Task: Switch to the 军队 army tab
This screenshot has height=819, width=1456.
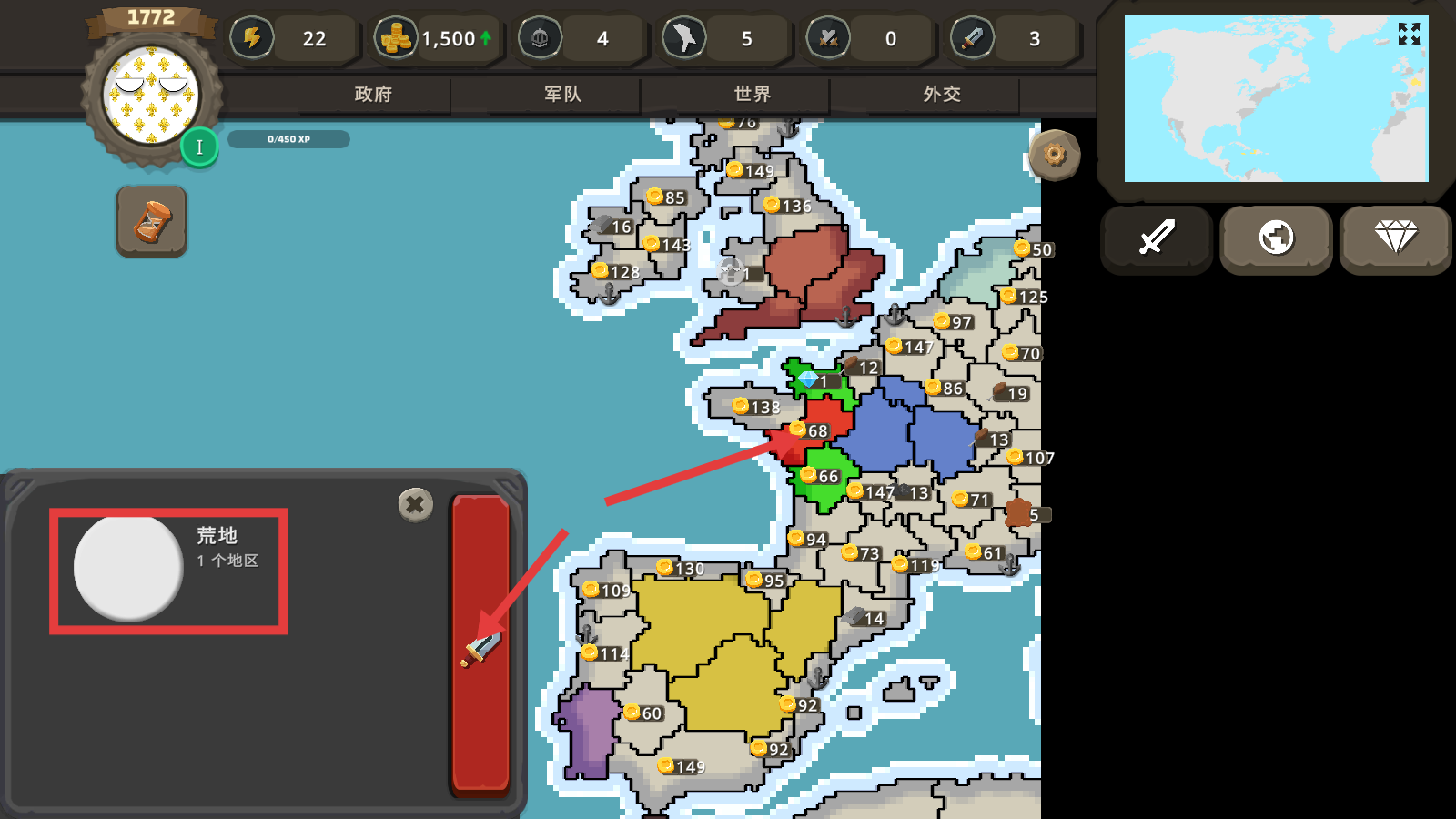Action: (x=562, y=94)
